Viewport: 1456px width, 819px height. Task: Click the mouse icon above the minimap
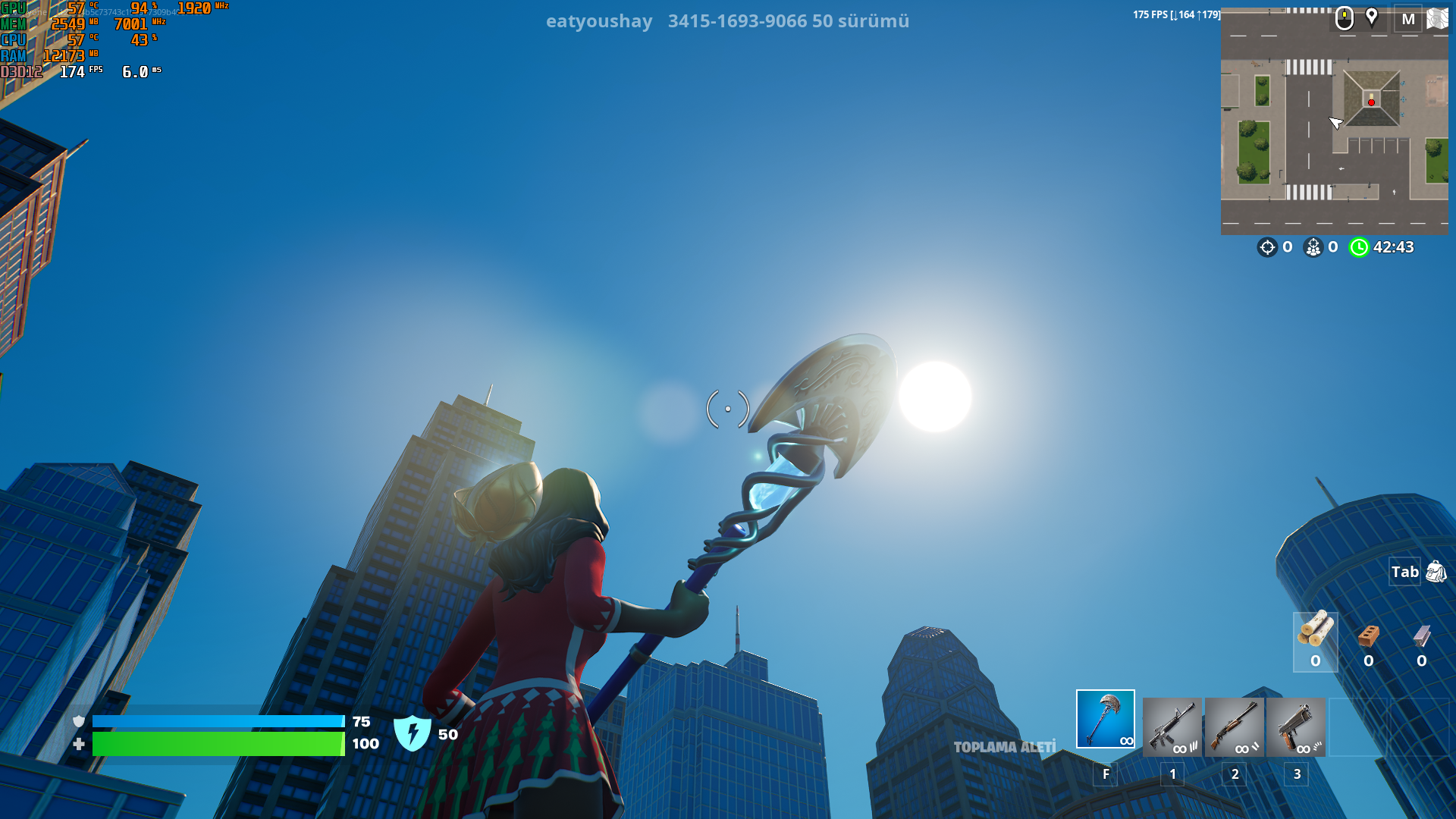coord(1344,17)
